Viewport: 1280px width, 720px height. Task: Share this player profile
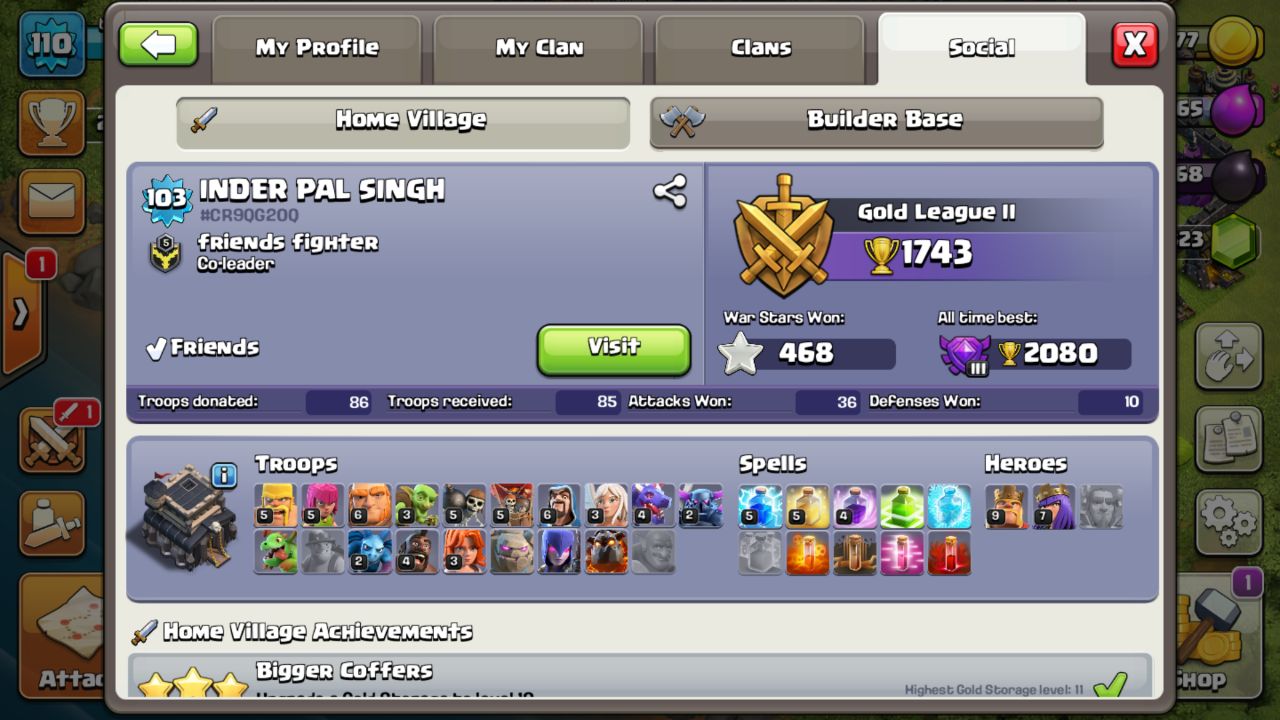[x=669, y=191]
